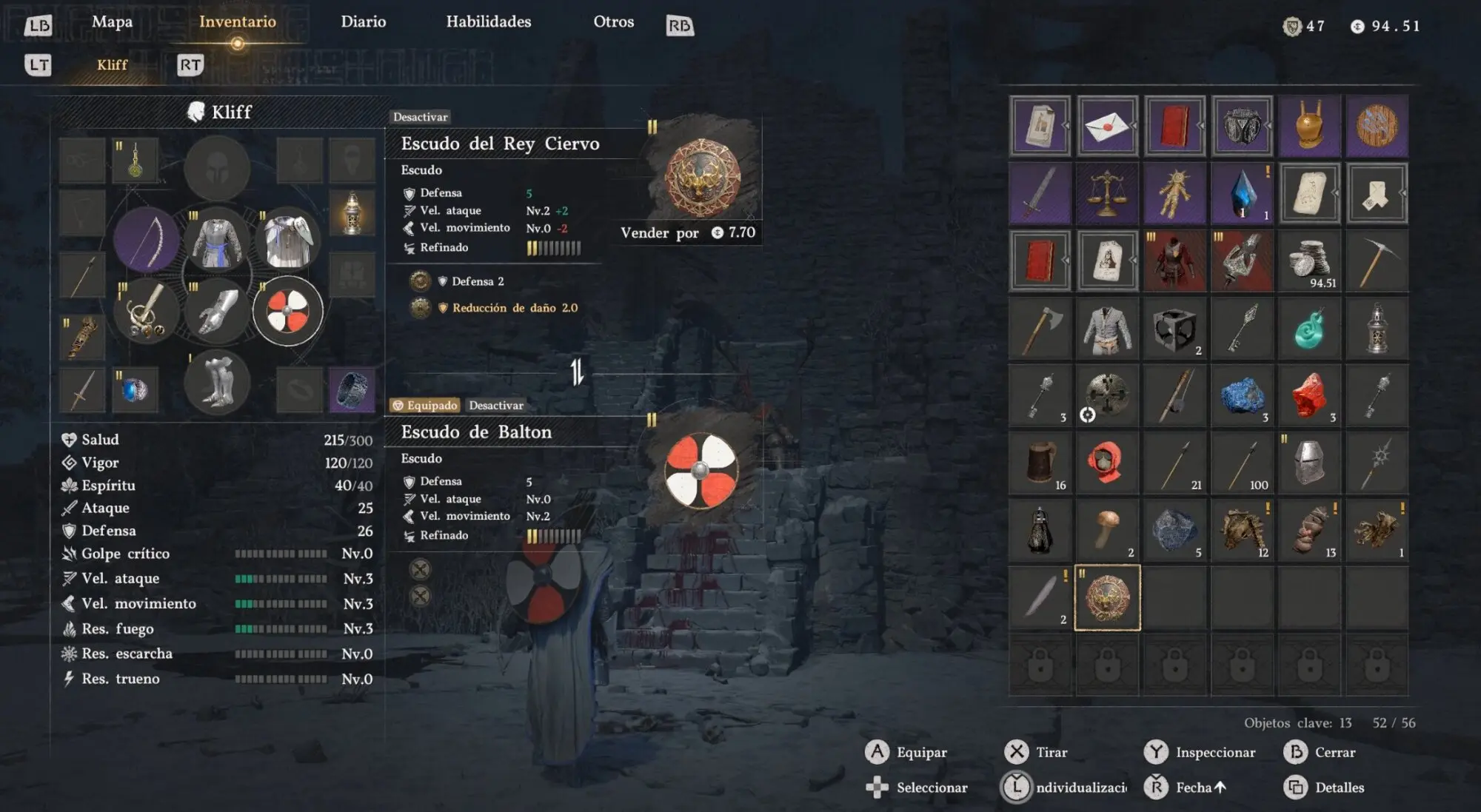This screenshot has width=1481, height=812.
Task: Select the silver coin stack showing 94.51
Action: click(x=1309, y=261)
